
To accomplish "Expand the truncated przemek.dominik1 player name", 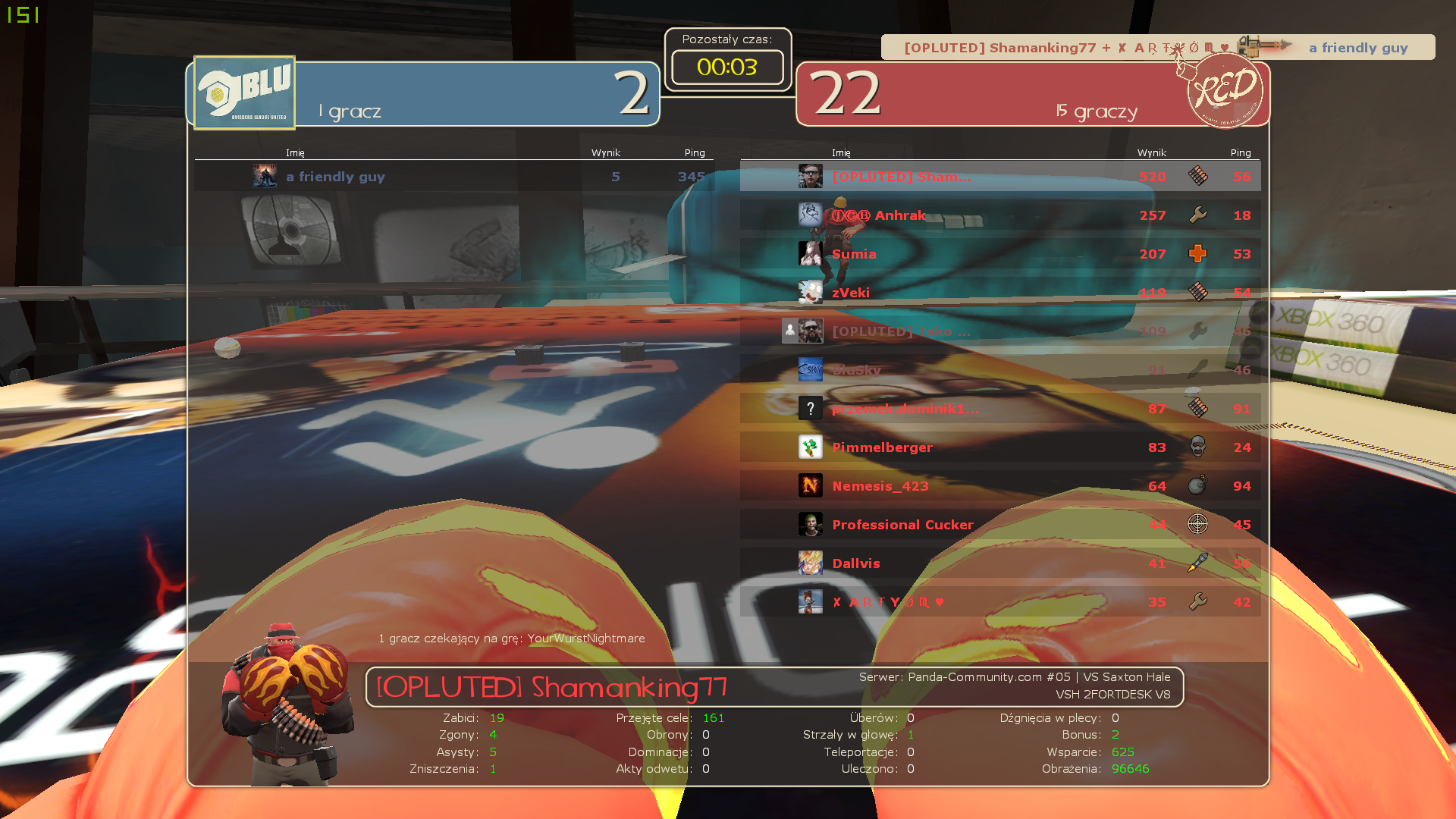I will (905, 409).
